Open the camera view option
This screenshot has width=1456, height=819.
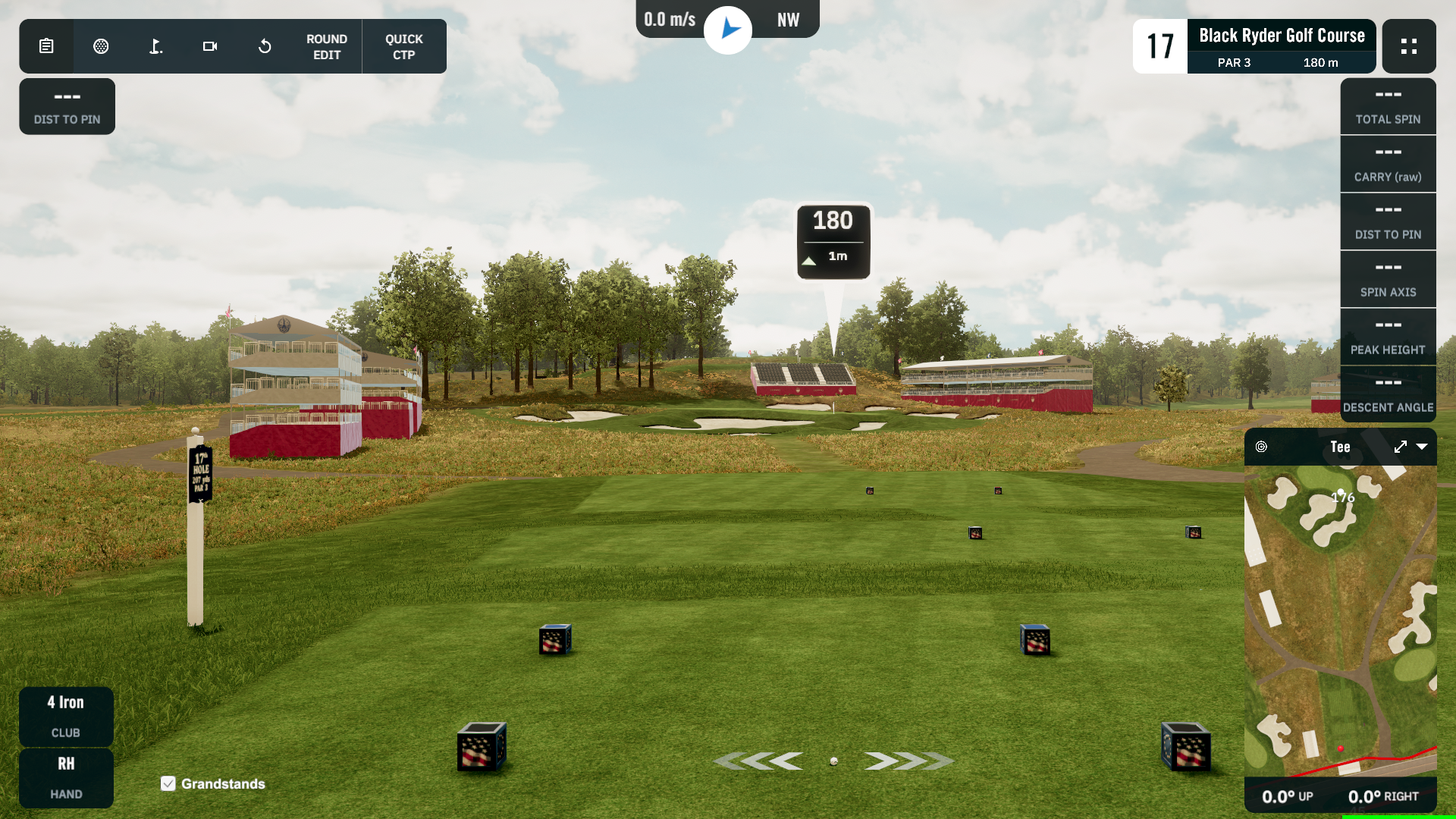click(x=210, y=46)
